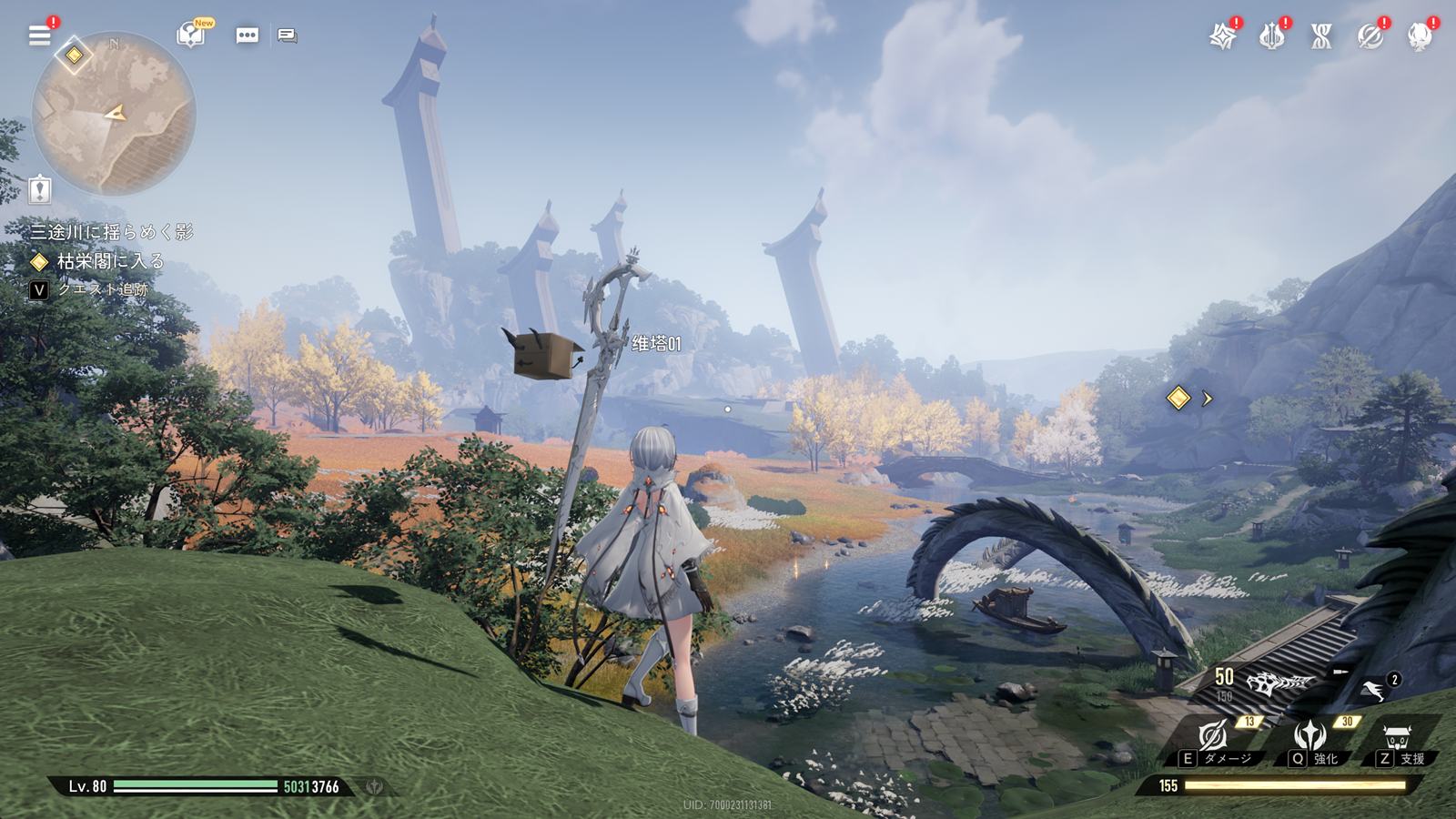The width and height of the screenshot is (1456, 819).
Task: Open the chat messages icon
Action: coord(288,35)
